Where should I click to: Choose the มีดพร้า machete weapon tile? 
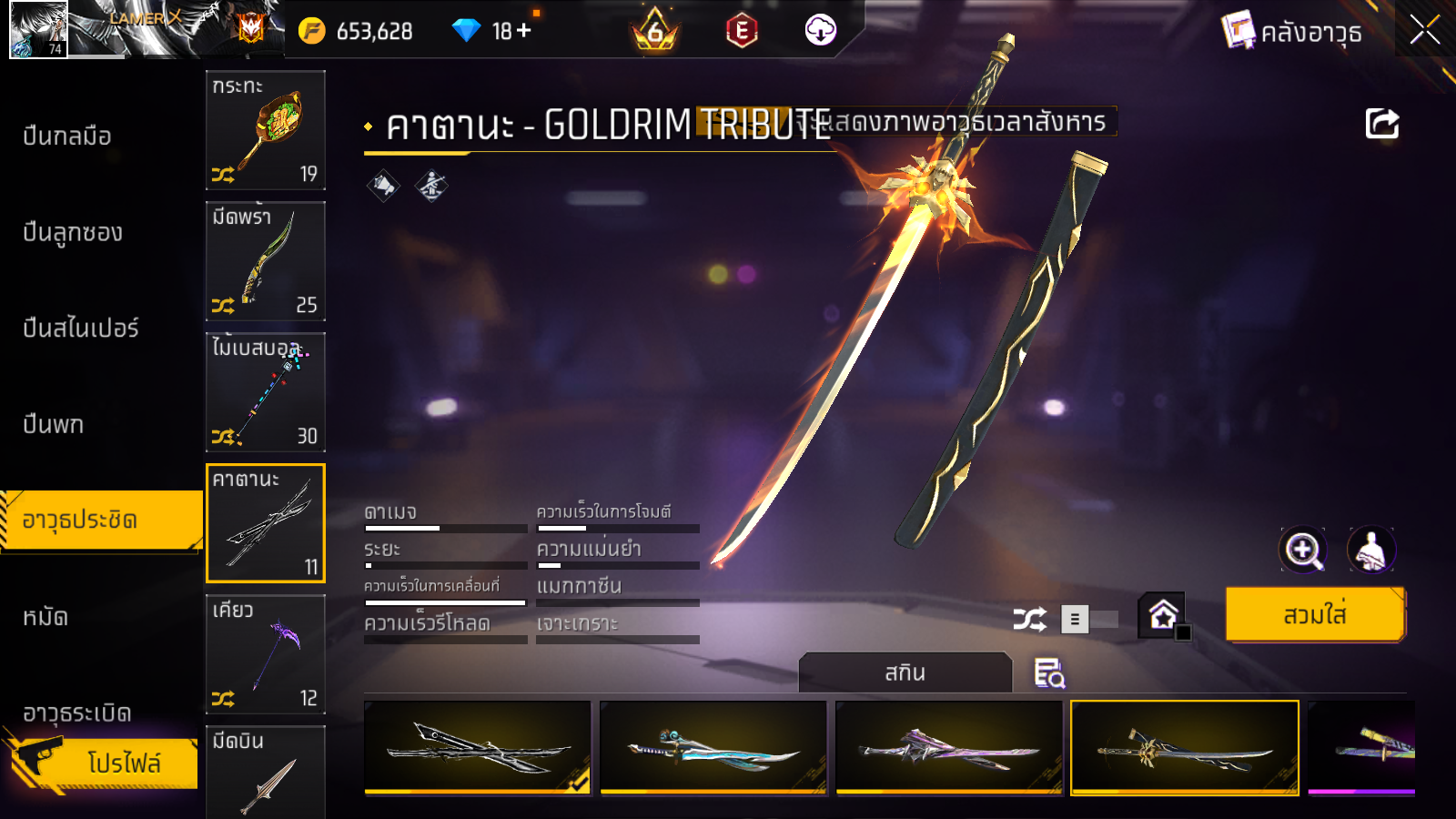click(266, 261)
